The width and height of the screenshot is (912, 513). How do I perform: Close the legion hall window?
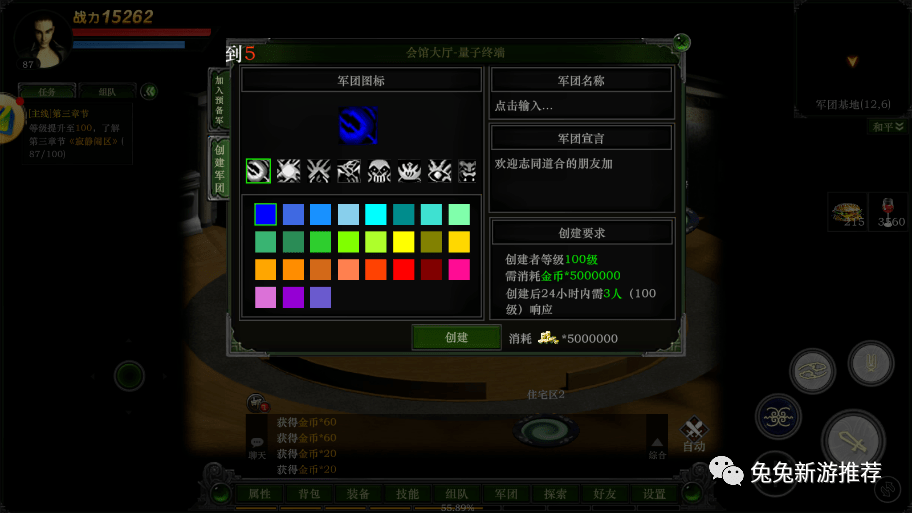(x=681, y=43)
